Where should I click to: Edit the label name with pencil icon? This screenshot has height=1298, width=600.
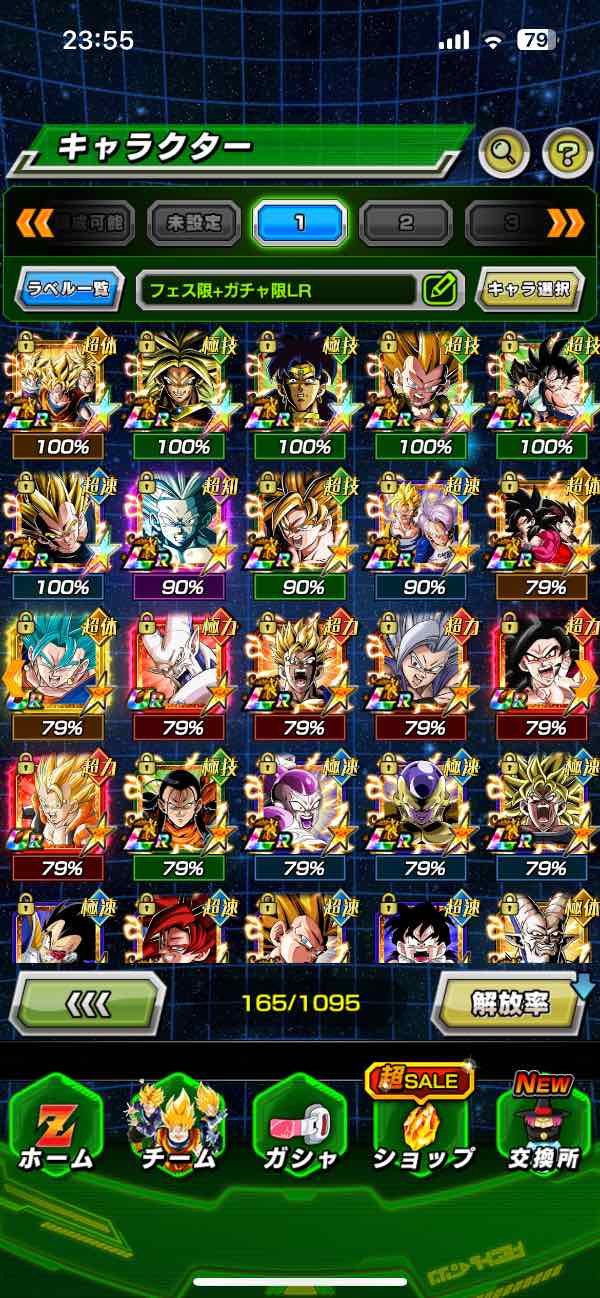tap(440, 290)
